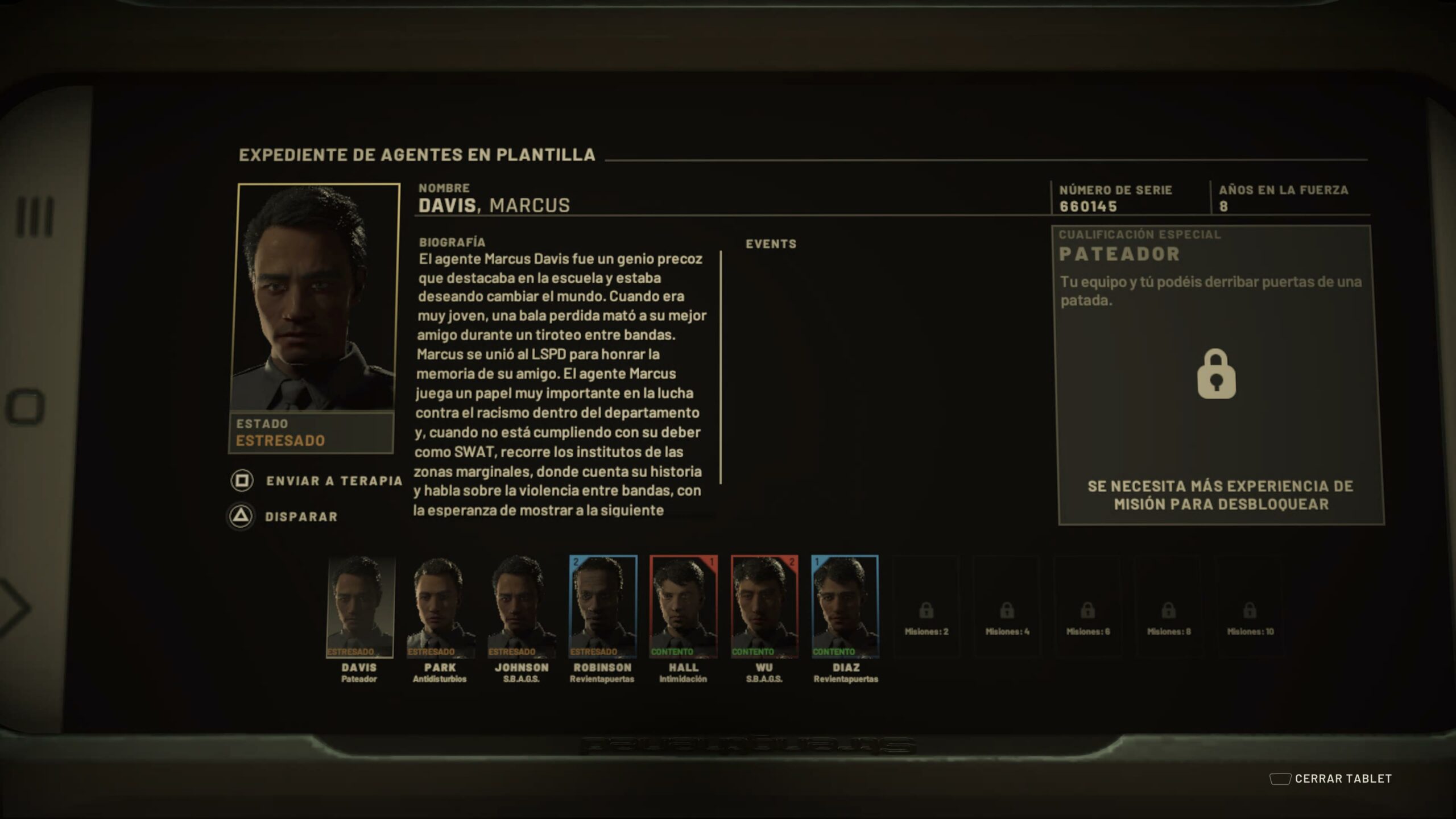1456x819 pixels.
Task: Click the locked Pateador qualification panel
Action: point(1217,375)
